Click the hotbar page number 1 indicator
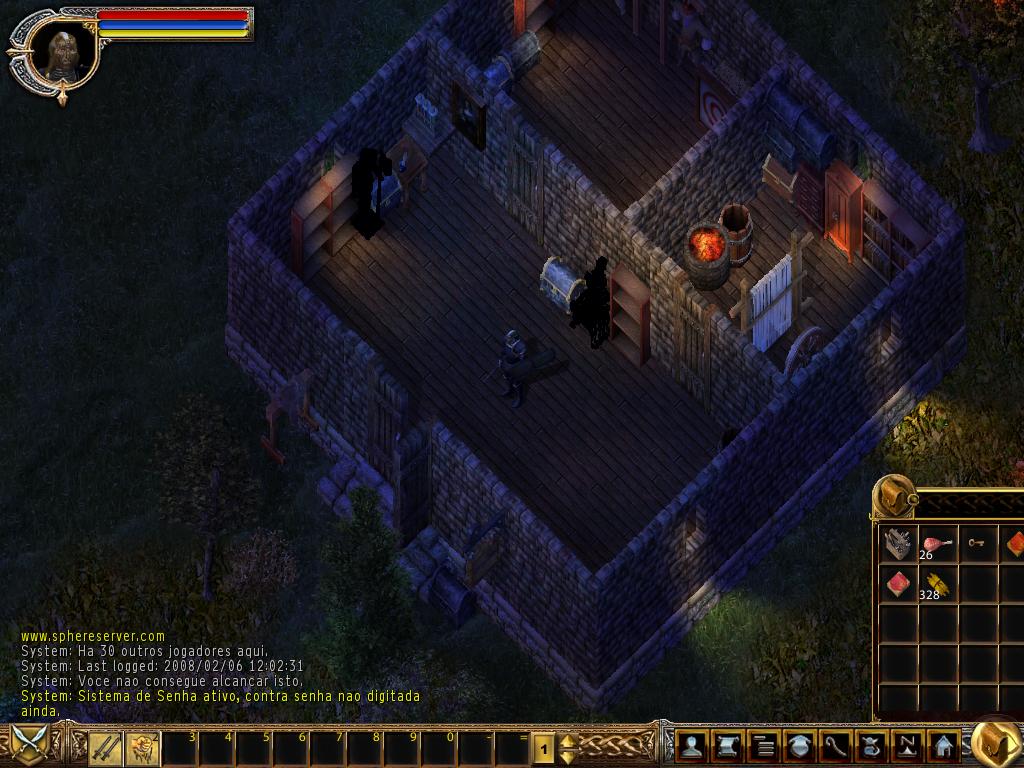Viewport: 1024px width, 768px height. click(x=543, y=747)
